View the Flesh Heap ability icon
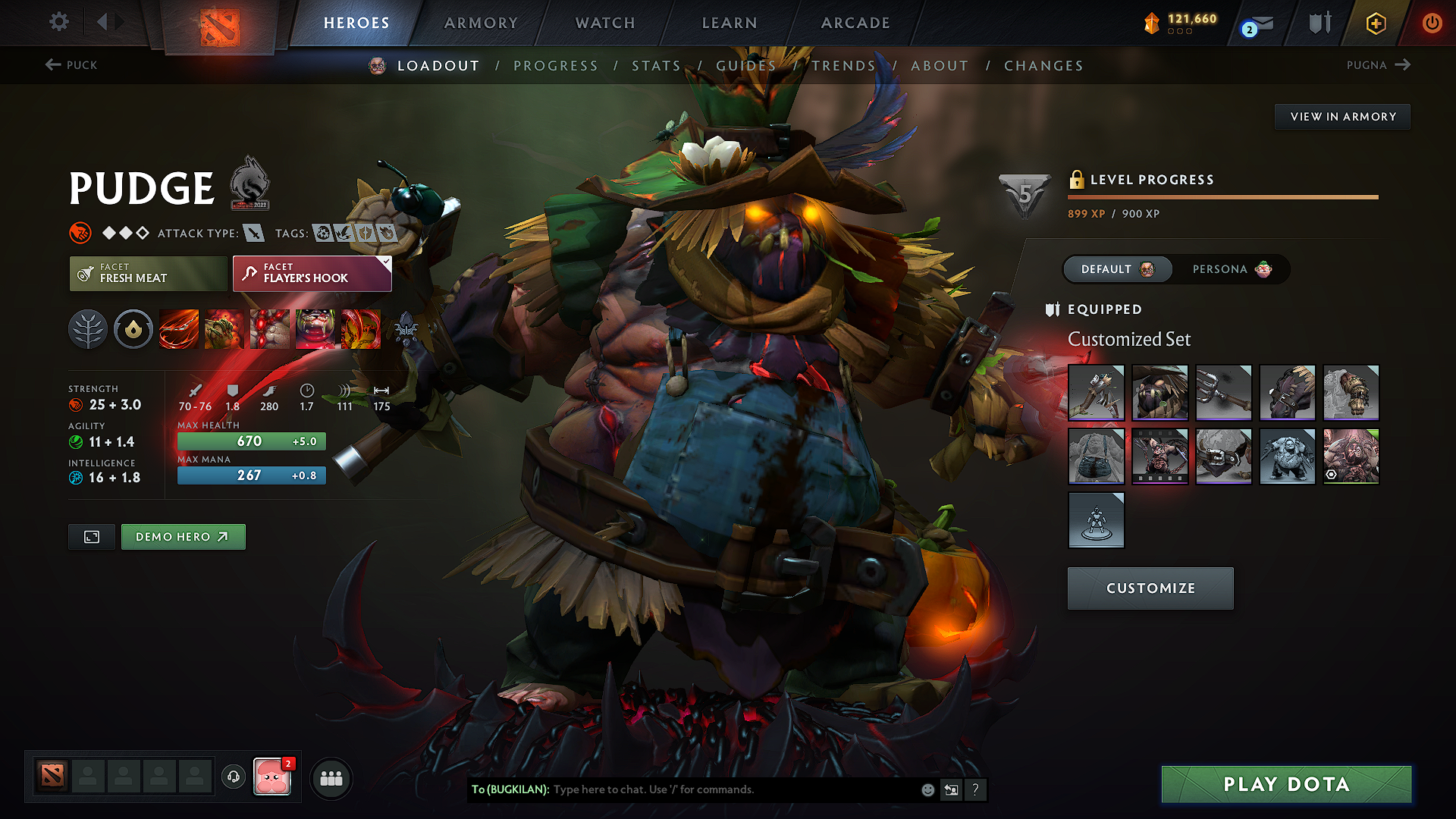The width and height of the screenshot is (1456, 819). tap(271, 329)
